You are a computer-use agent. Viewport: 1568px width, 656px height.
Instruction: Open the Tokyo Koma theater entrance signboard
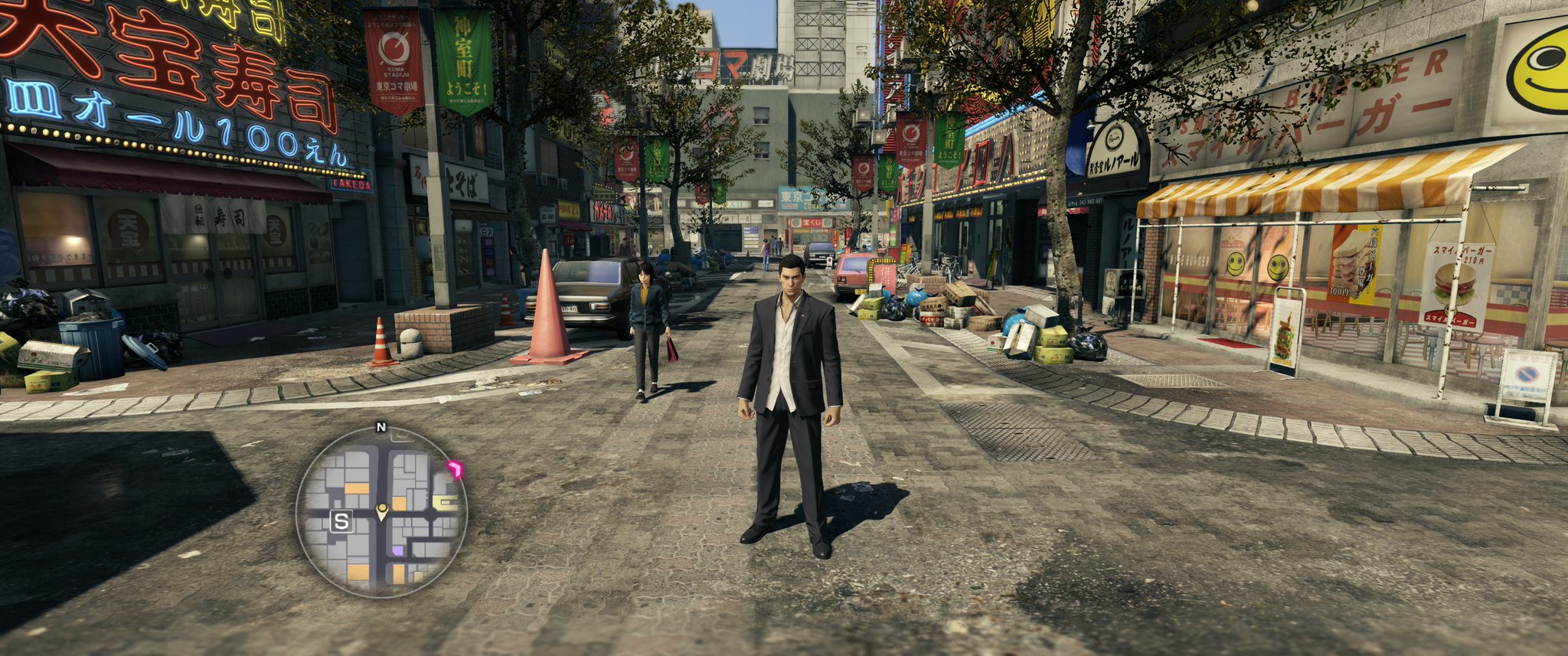click(800, 197)
